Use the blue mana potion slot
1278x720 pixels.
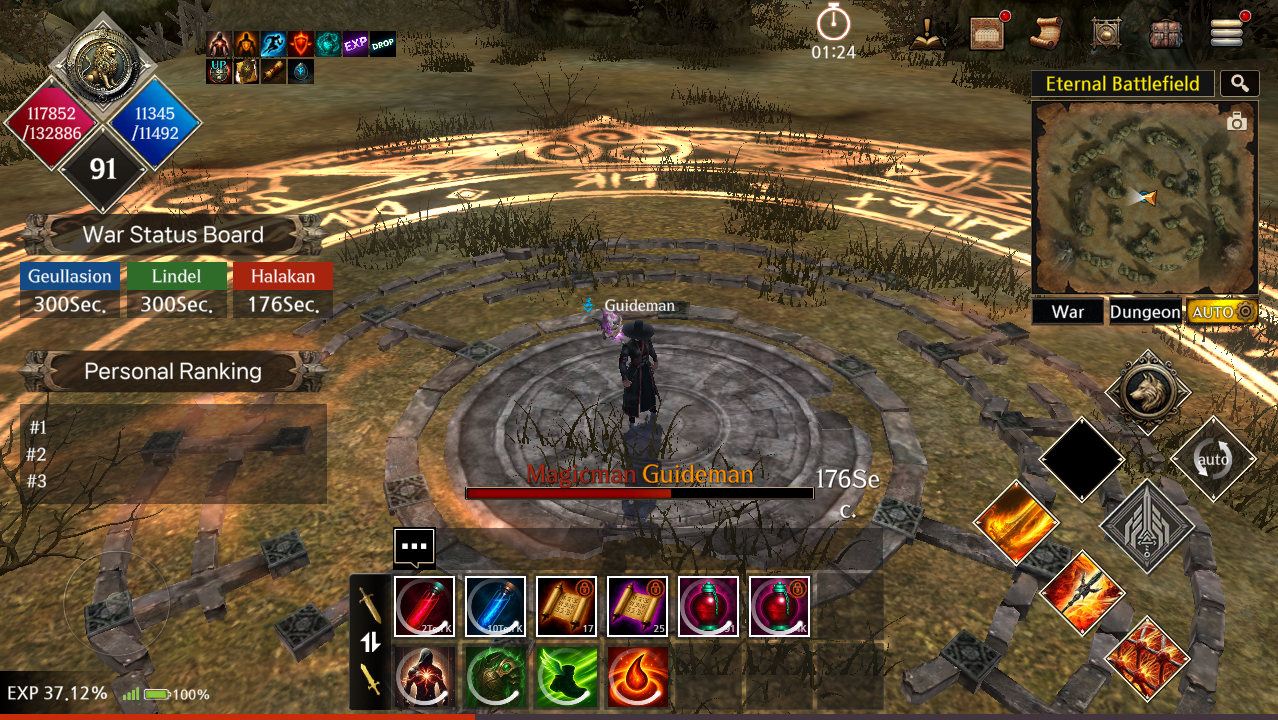pyautogui.click(x=495, y=606)
